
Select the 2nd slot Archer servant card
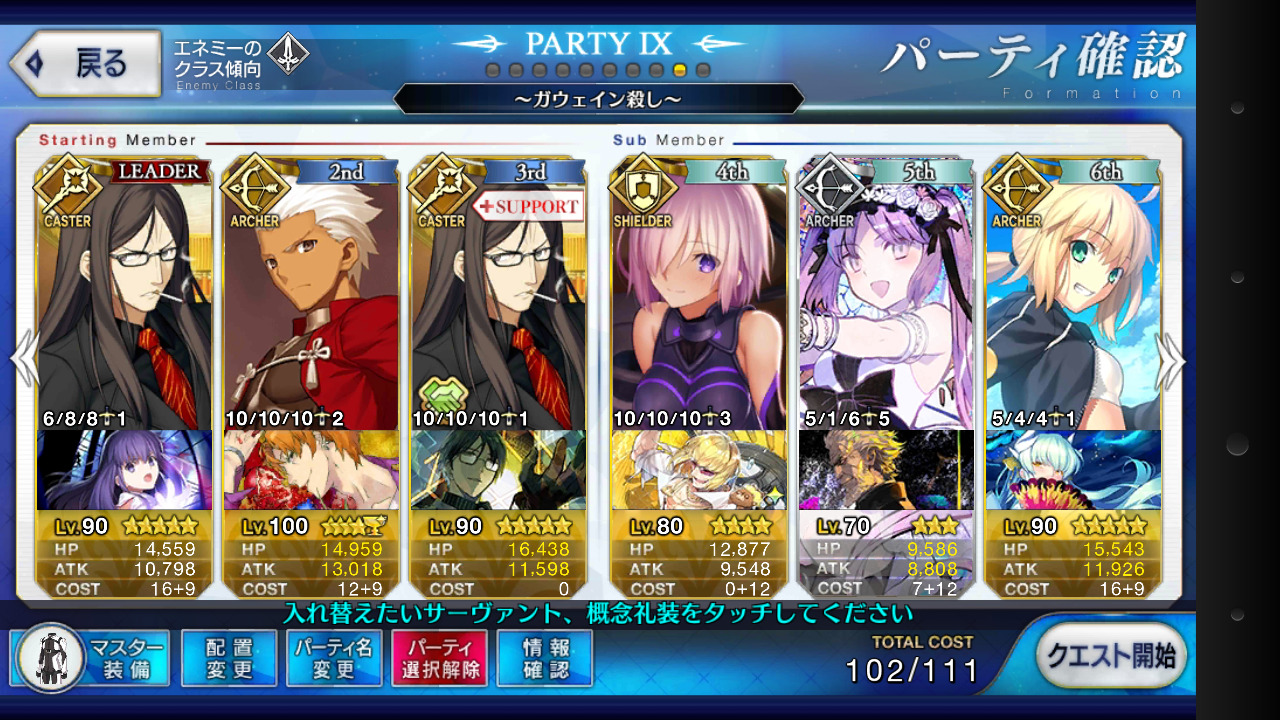[x=311, y=300]
